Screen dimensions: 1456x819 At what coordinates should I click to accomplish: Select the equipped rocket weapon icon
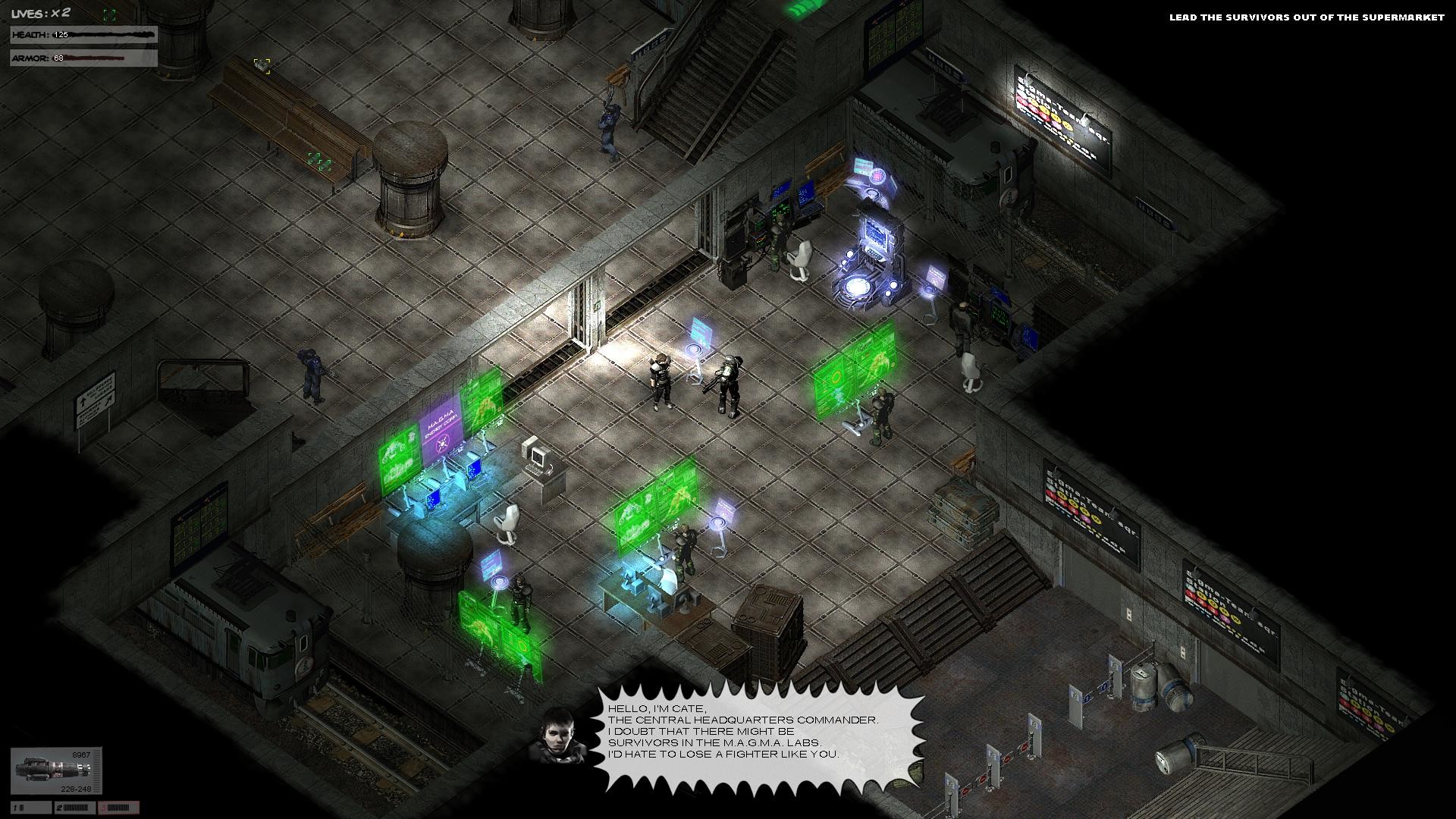pos(53,766)
